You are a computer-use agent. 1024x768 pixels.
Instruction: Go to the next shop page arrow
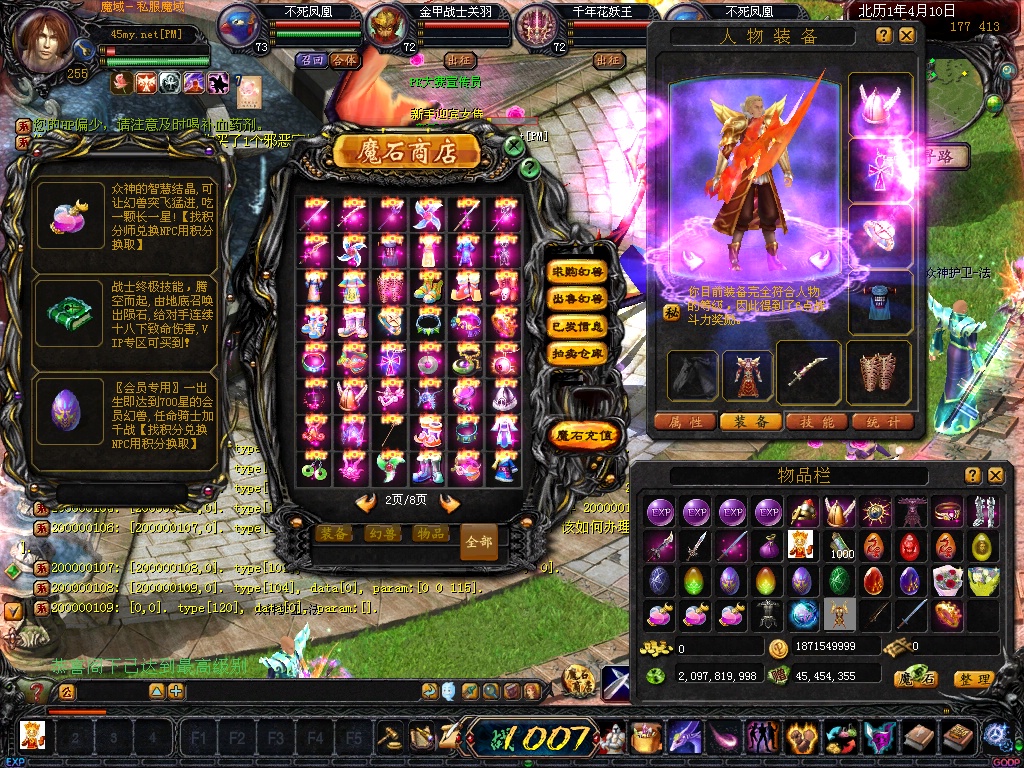coord(449,503)
